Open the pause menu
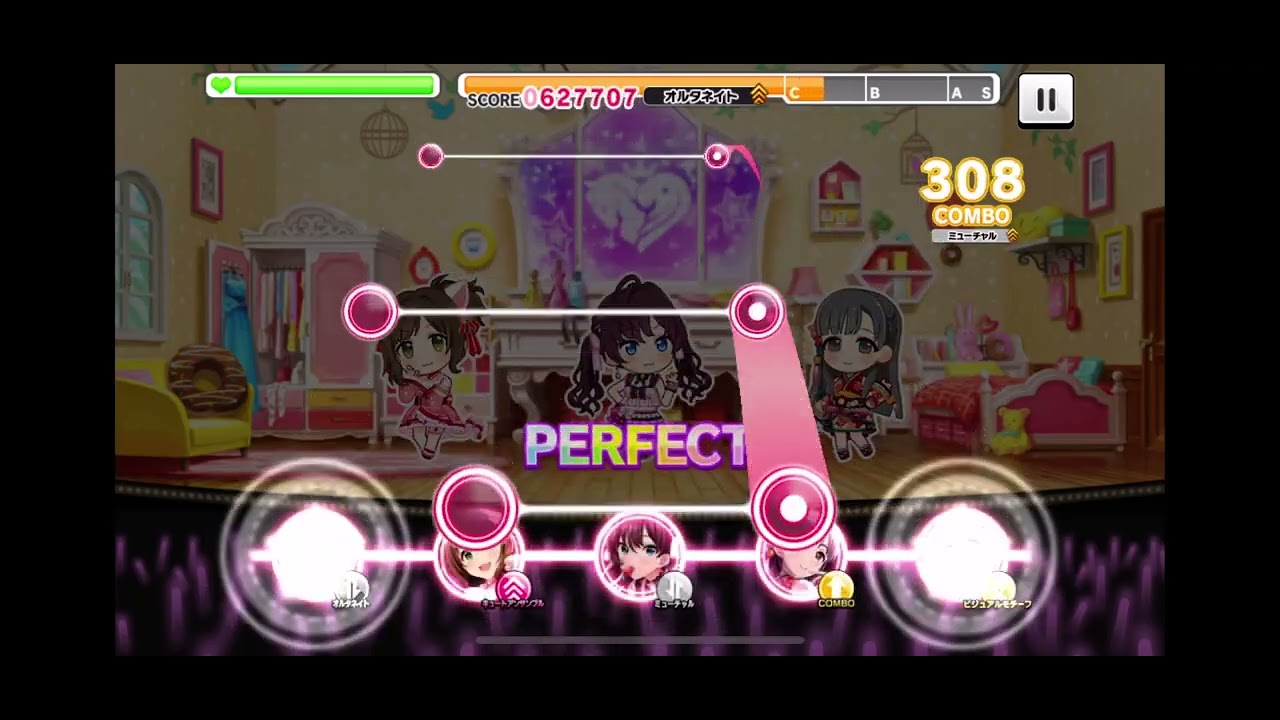The height and width of the screenshot is (720, 1280). click(1046, 99)
